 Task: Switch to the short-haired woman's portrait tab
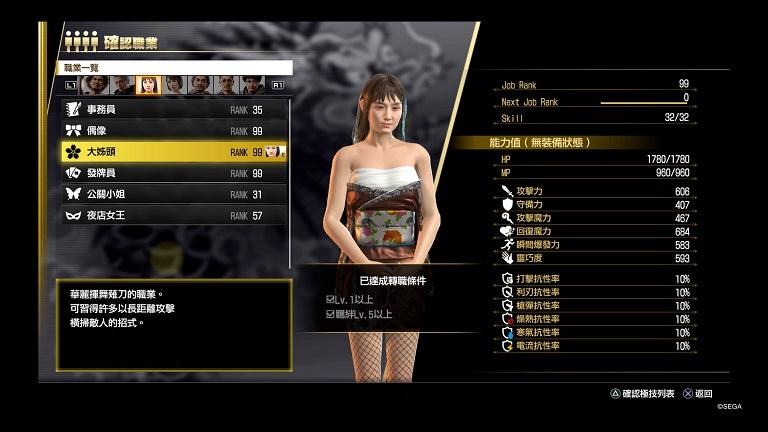pyautogui.click(x=174, y=85)
